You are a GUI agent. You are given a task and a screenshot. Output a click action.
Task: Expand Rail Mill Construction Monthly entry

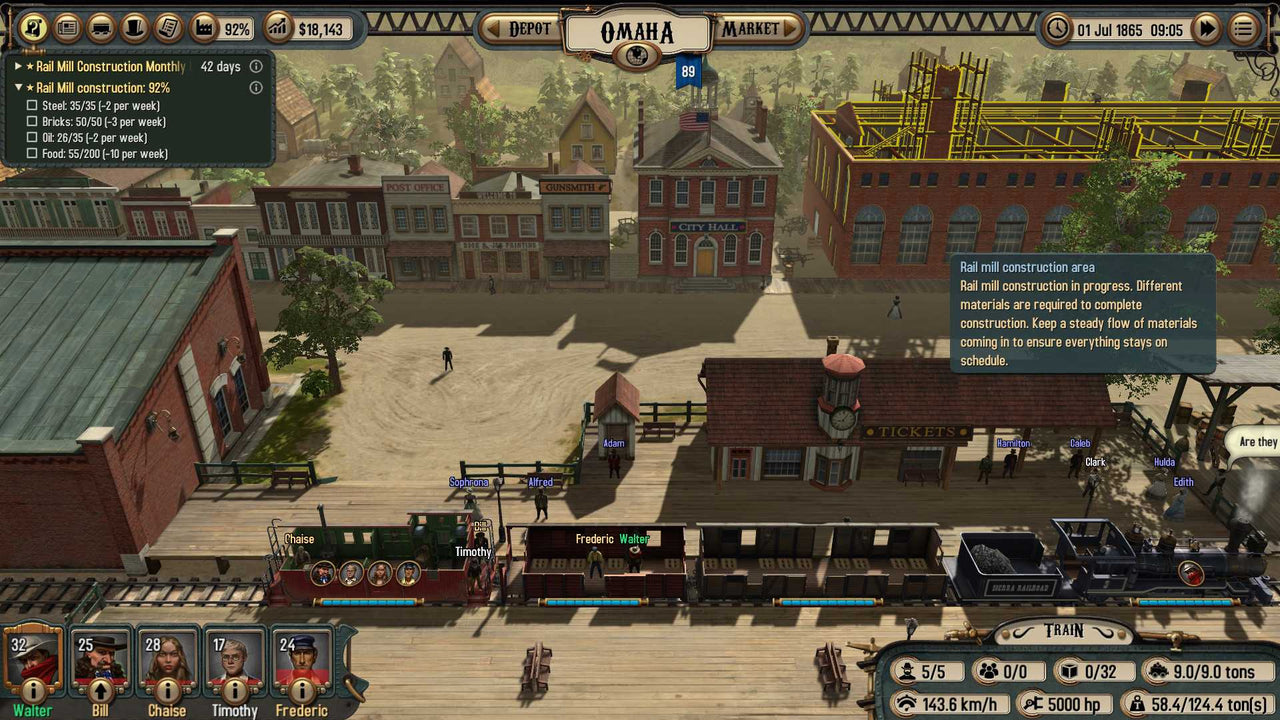pyautogui.click(x=17, y=66)
